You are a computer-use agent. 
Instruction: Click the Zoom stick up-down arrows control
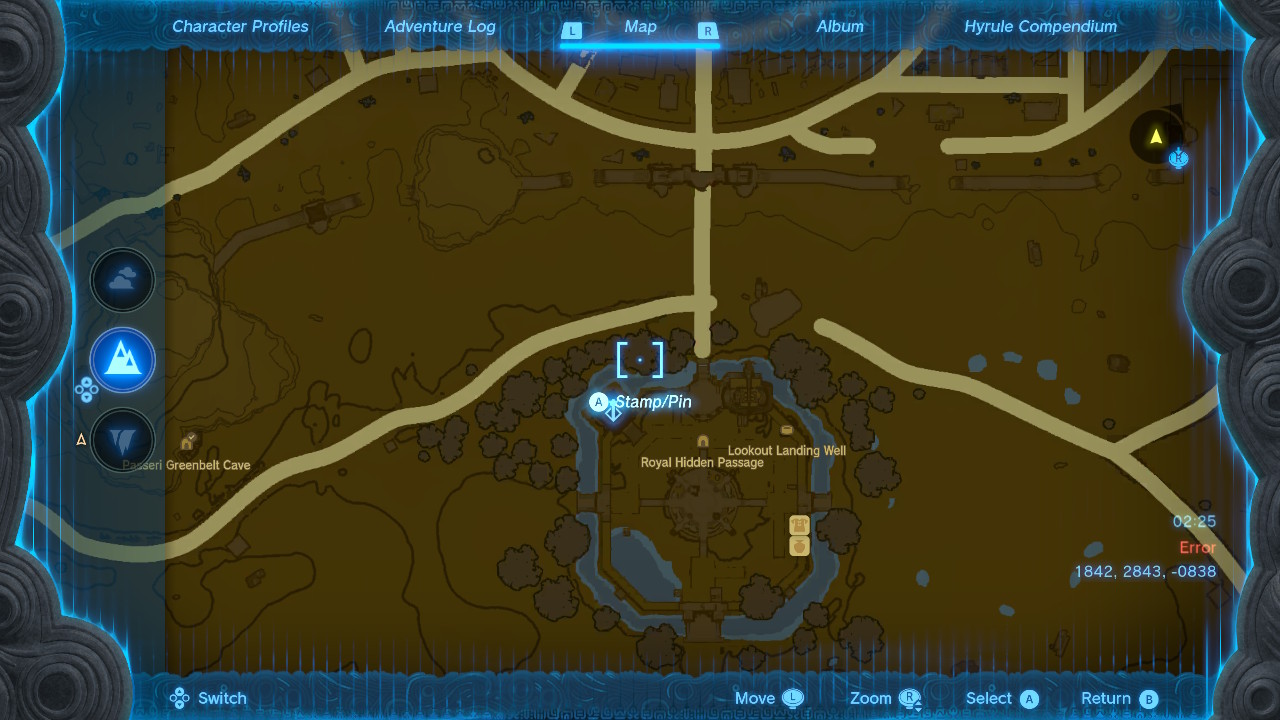tap(911, 697)
